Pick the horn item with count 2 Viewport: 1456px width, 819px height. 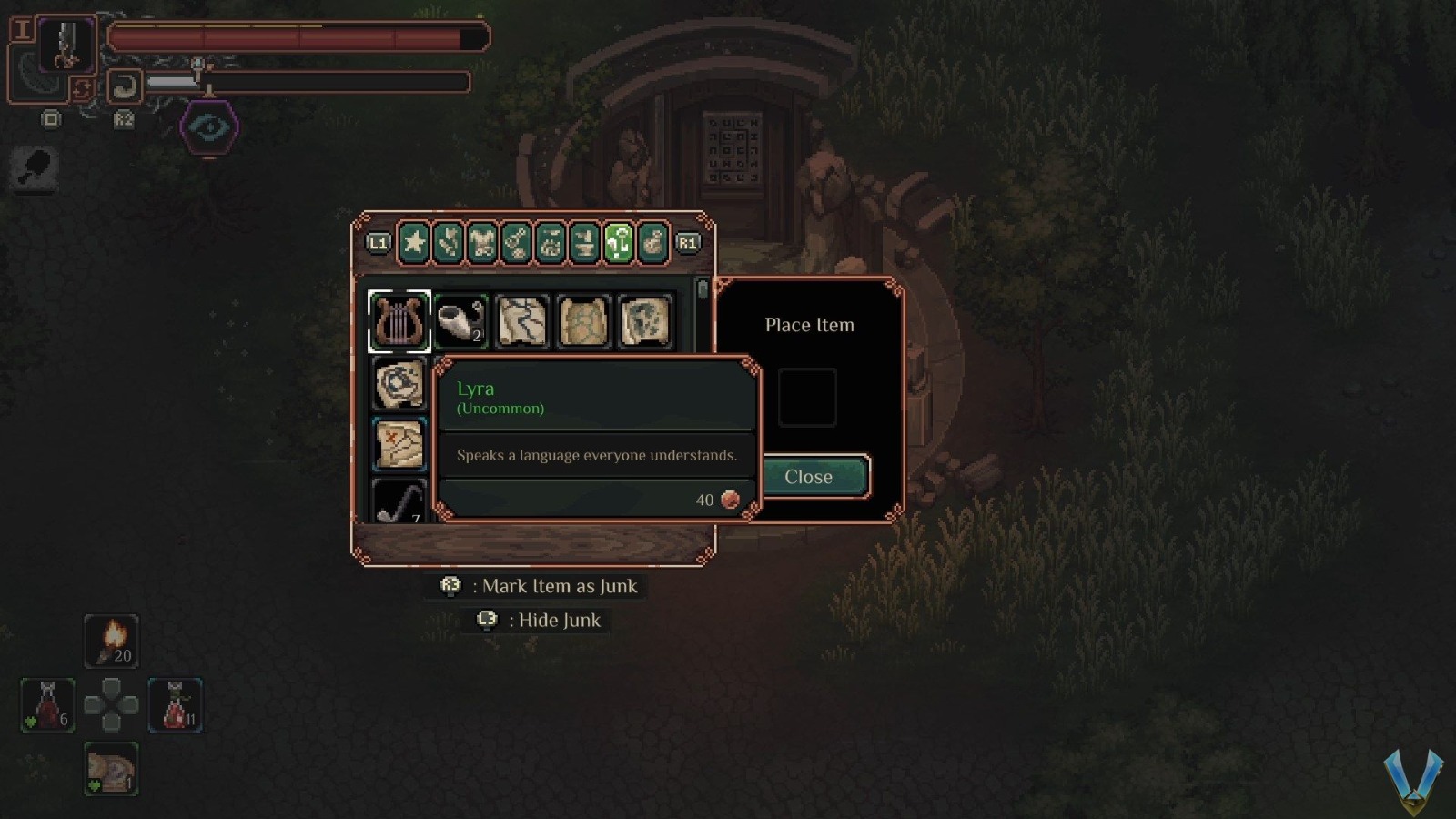(460, 321)
